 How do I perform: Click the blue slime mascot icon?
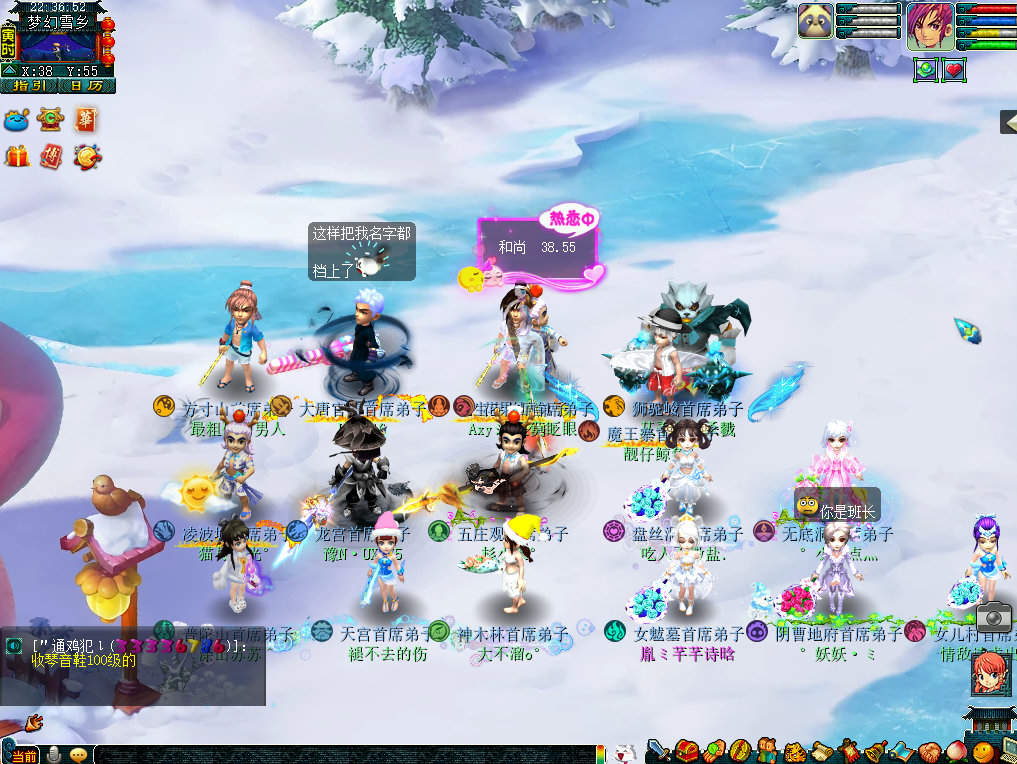pos(17,121)
